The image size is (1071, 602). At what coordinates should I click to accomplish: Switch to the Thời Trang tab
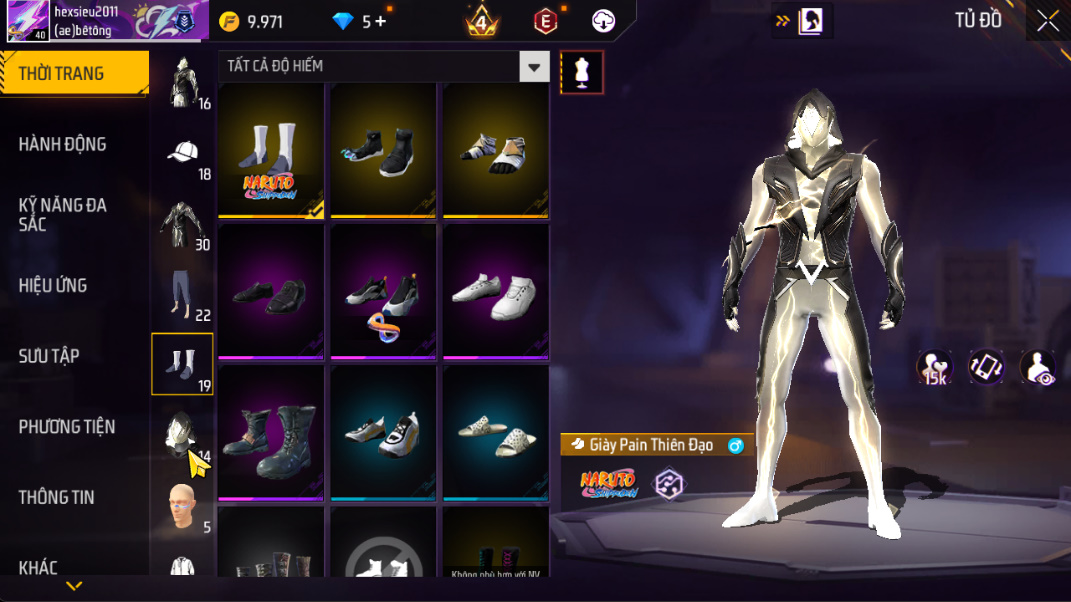74,74
